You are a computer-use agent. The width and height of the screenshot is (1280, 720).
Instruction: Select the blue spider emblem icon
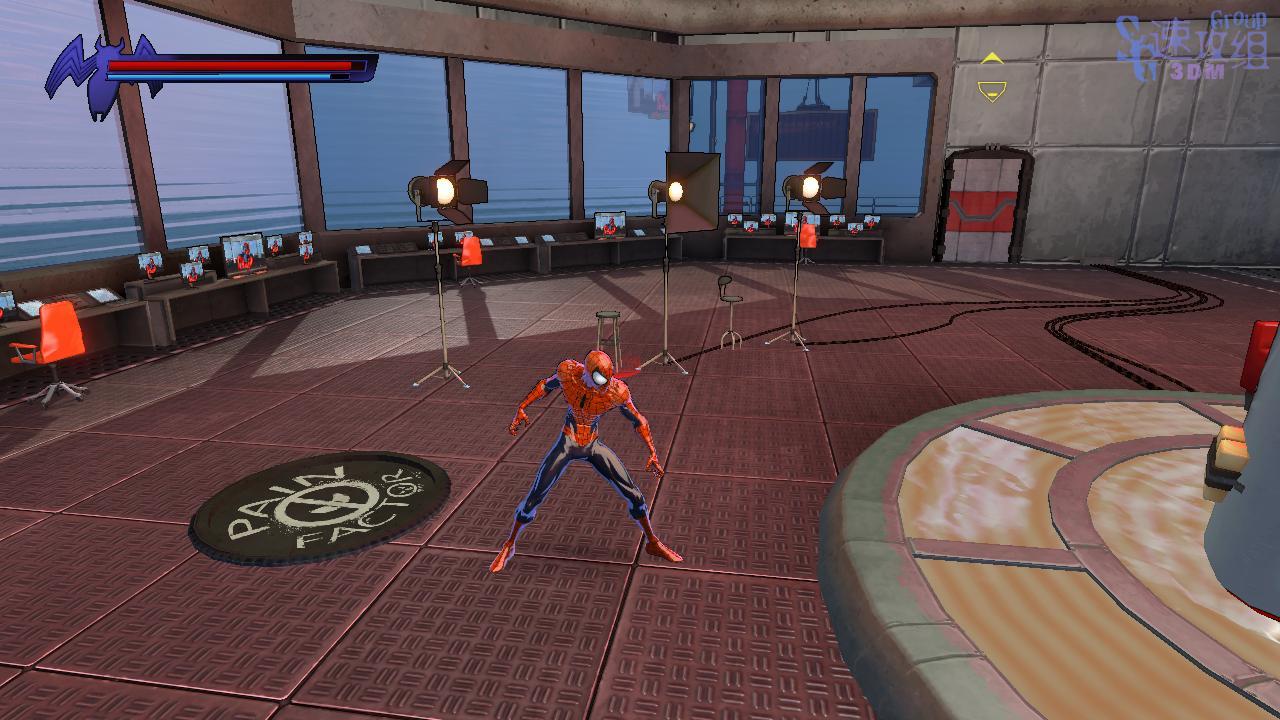coord(102,76)
